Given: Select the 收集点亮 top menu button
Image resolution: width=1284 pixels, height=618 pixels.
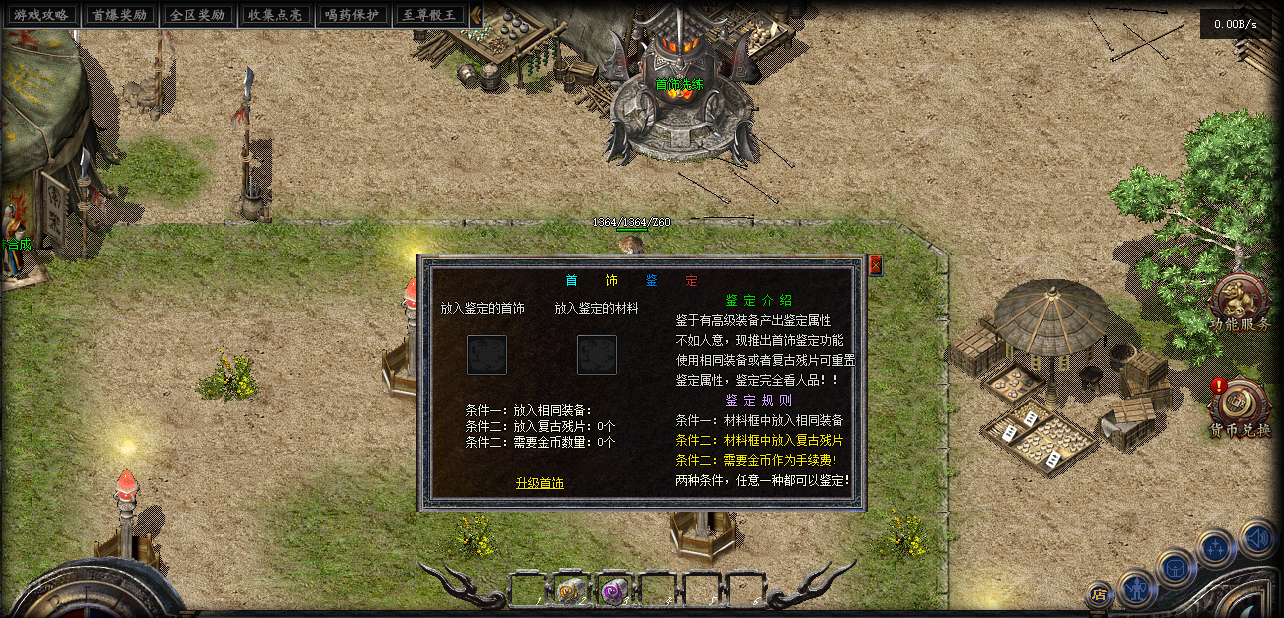Looking at the screenshot, I should coord(275,15).
